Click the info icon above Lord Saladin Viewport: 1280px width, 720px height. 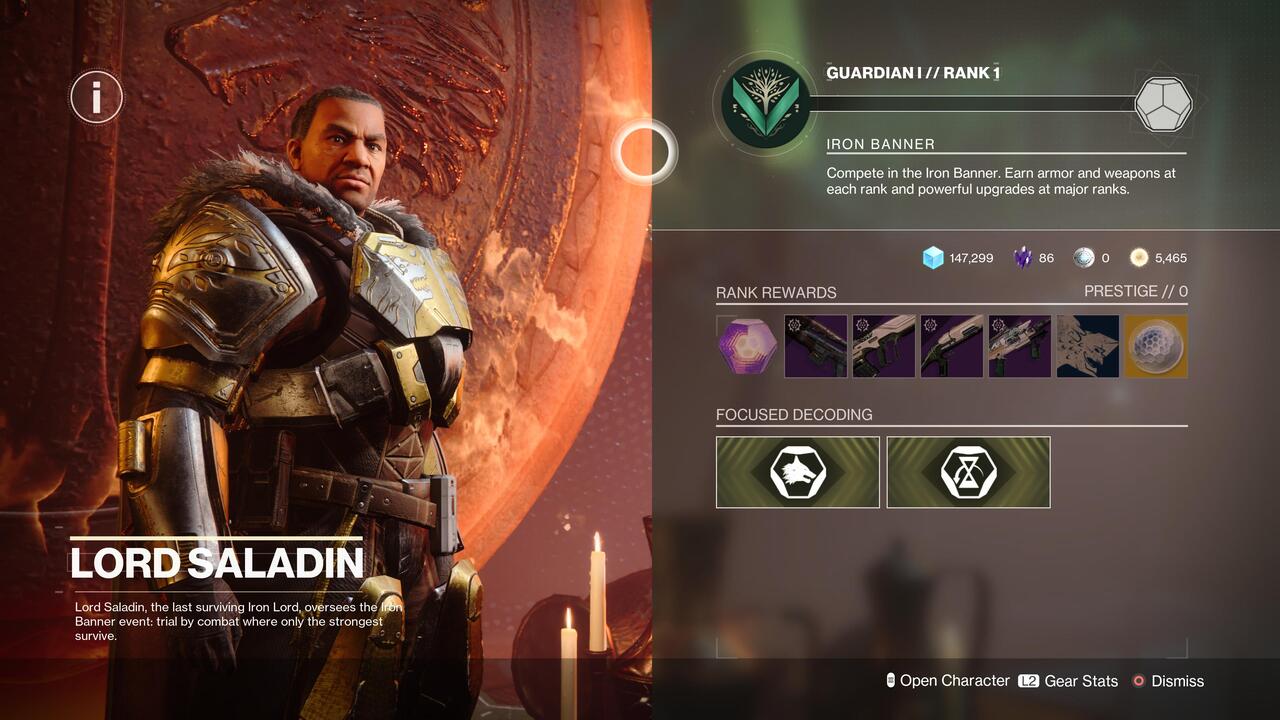pos(96,96)
